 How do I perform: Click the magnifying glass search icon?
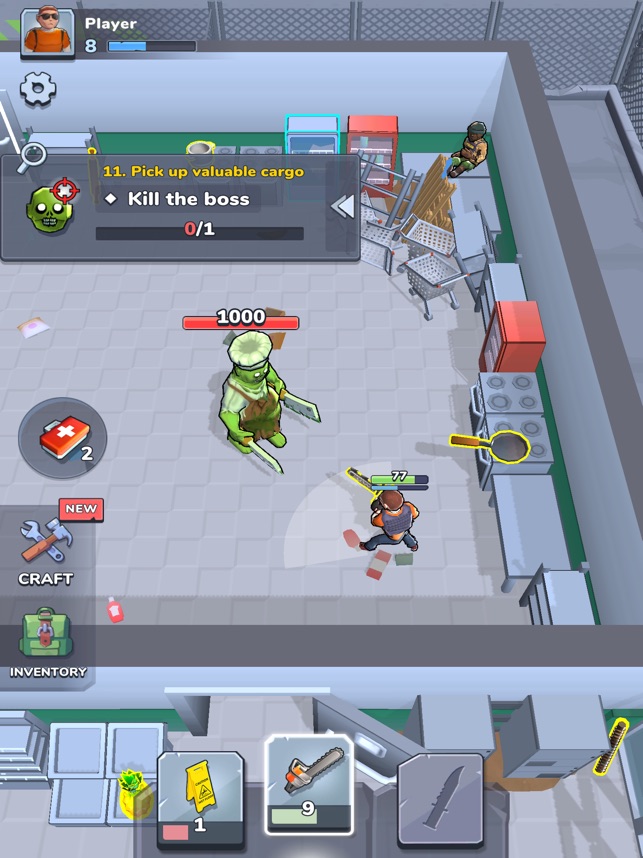pyautogui.click(x=32, y=155)
